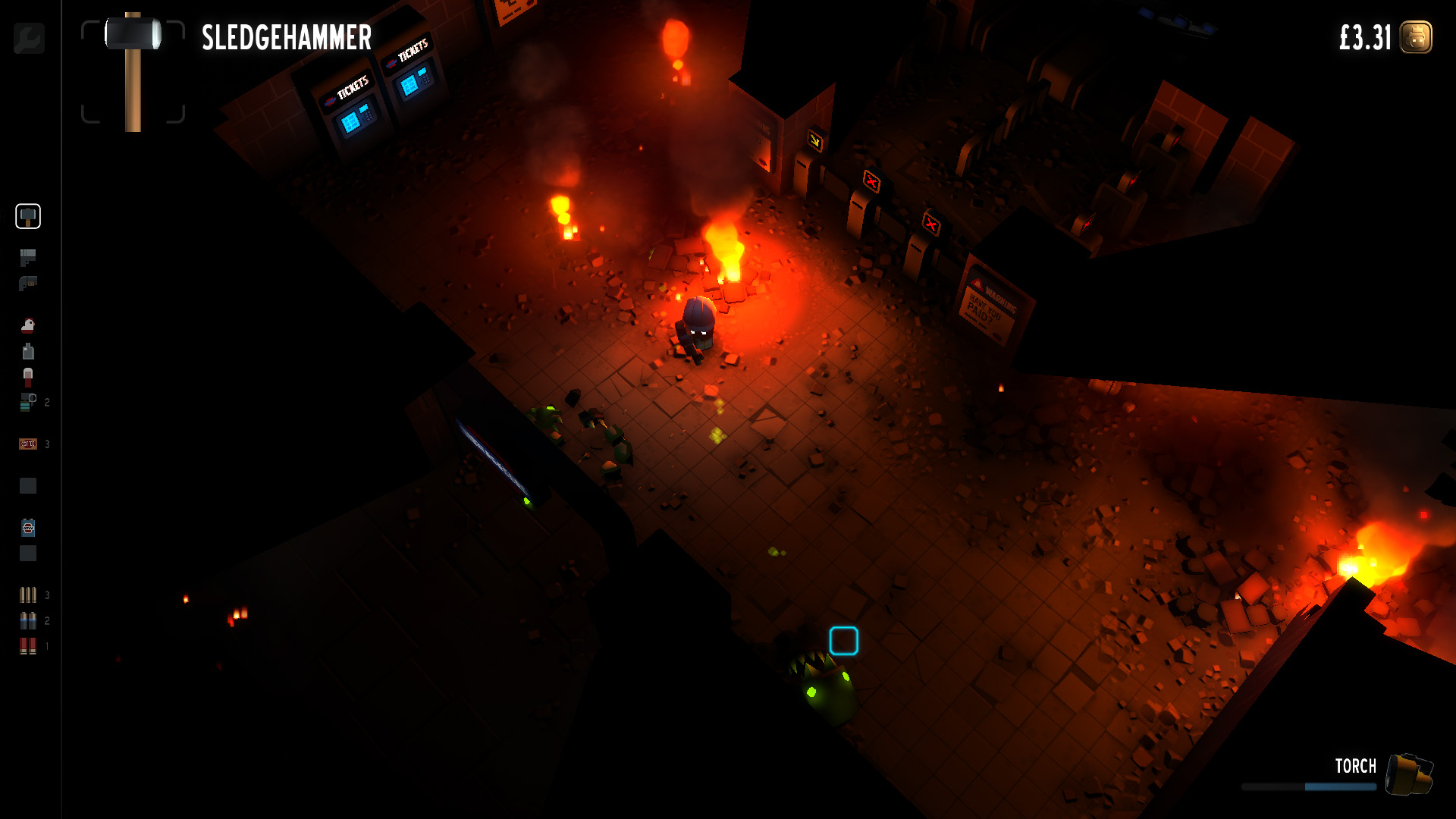Pick the striped grenade item

coord(28,402)
